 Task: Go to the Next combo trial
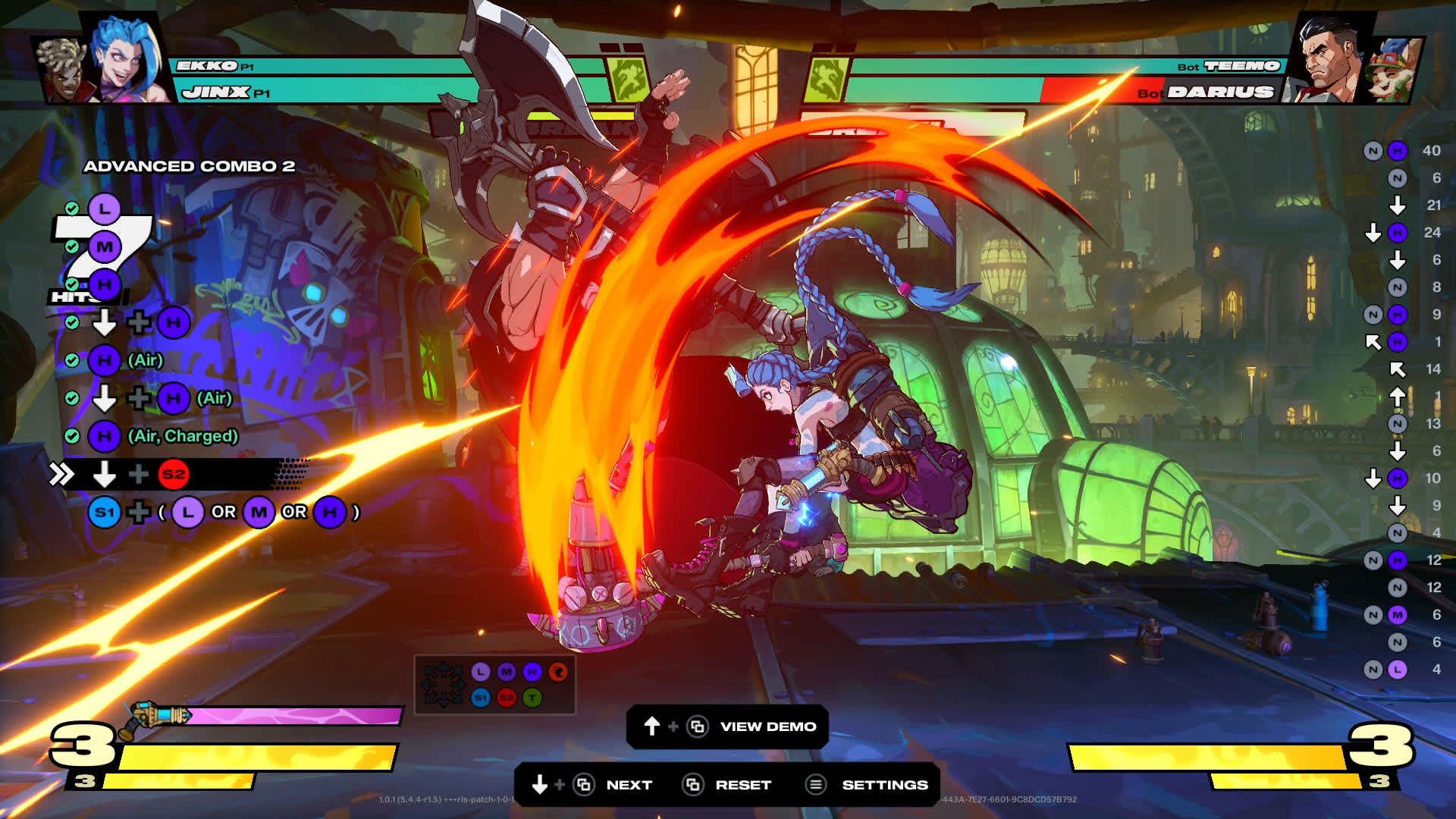(628, 785)
